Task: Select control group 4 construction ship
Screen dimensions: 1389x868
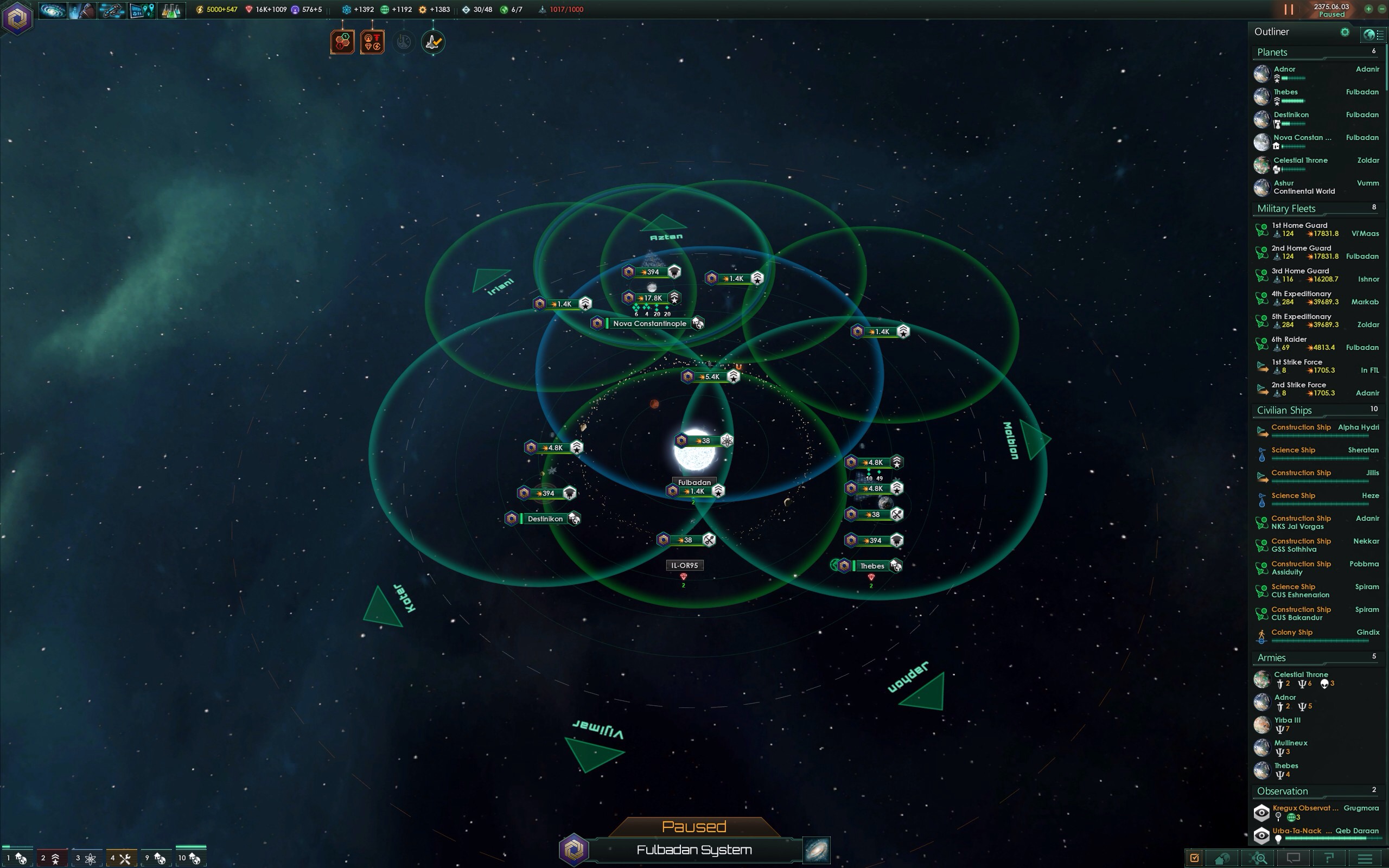Action: point(121,858)
